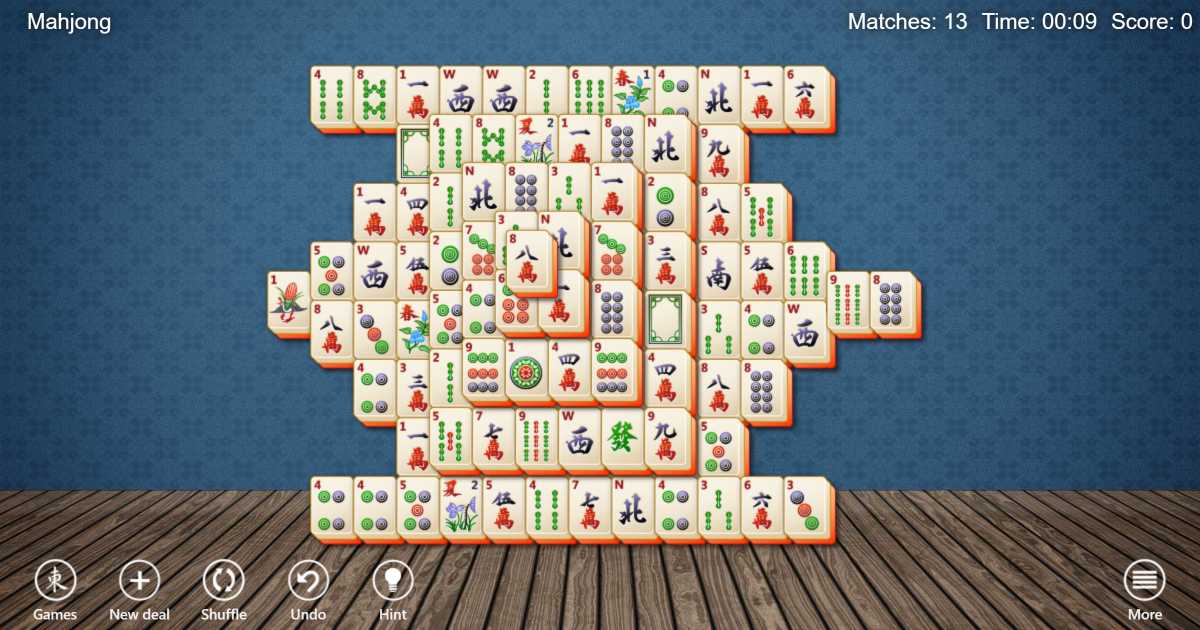Screen dimensions: 1200x630
Task: Open the Games menu
Action: point(55,581)
